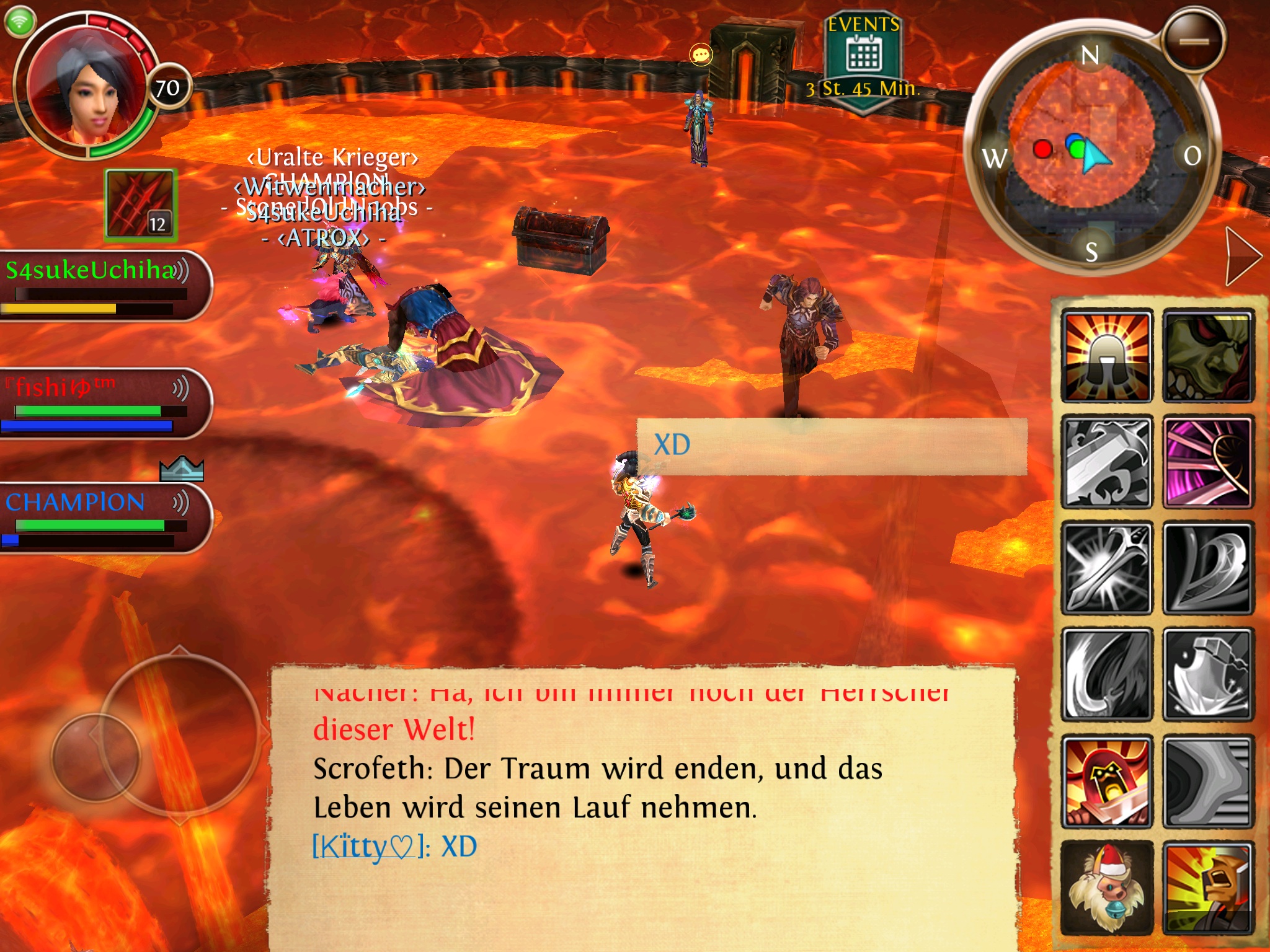Image resolution: width=1270 pixels, height=952 pixels.
Task: Use the Santa hat yeti item
Action: click(1107, 888)
